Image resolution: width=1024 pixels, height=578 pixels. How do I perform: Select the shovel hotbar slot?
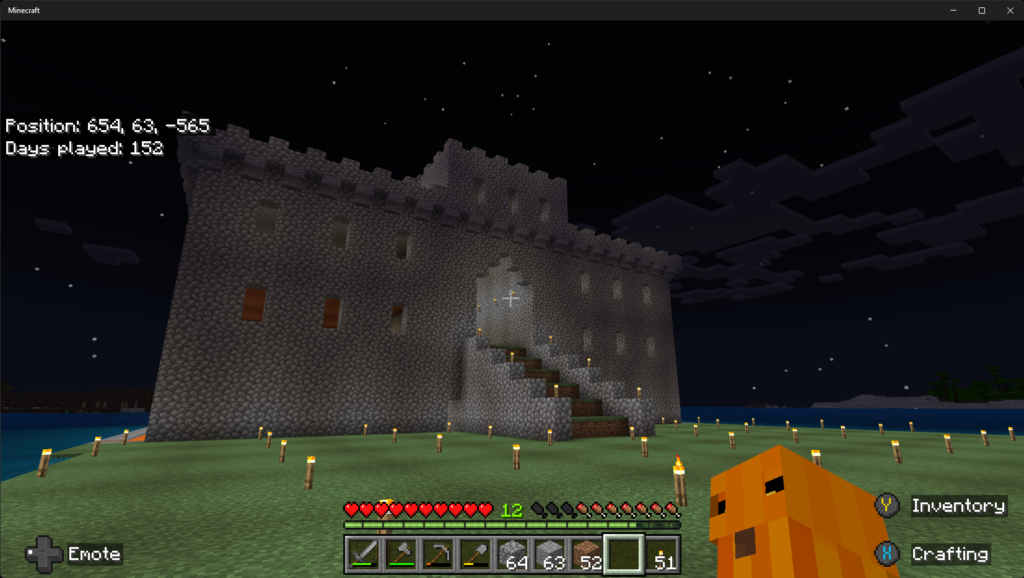tap(475, 554)
